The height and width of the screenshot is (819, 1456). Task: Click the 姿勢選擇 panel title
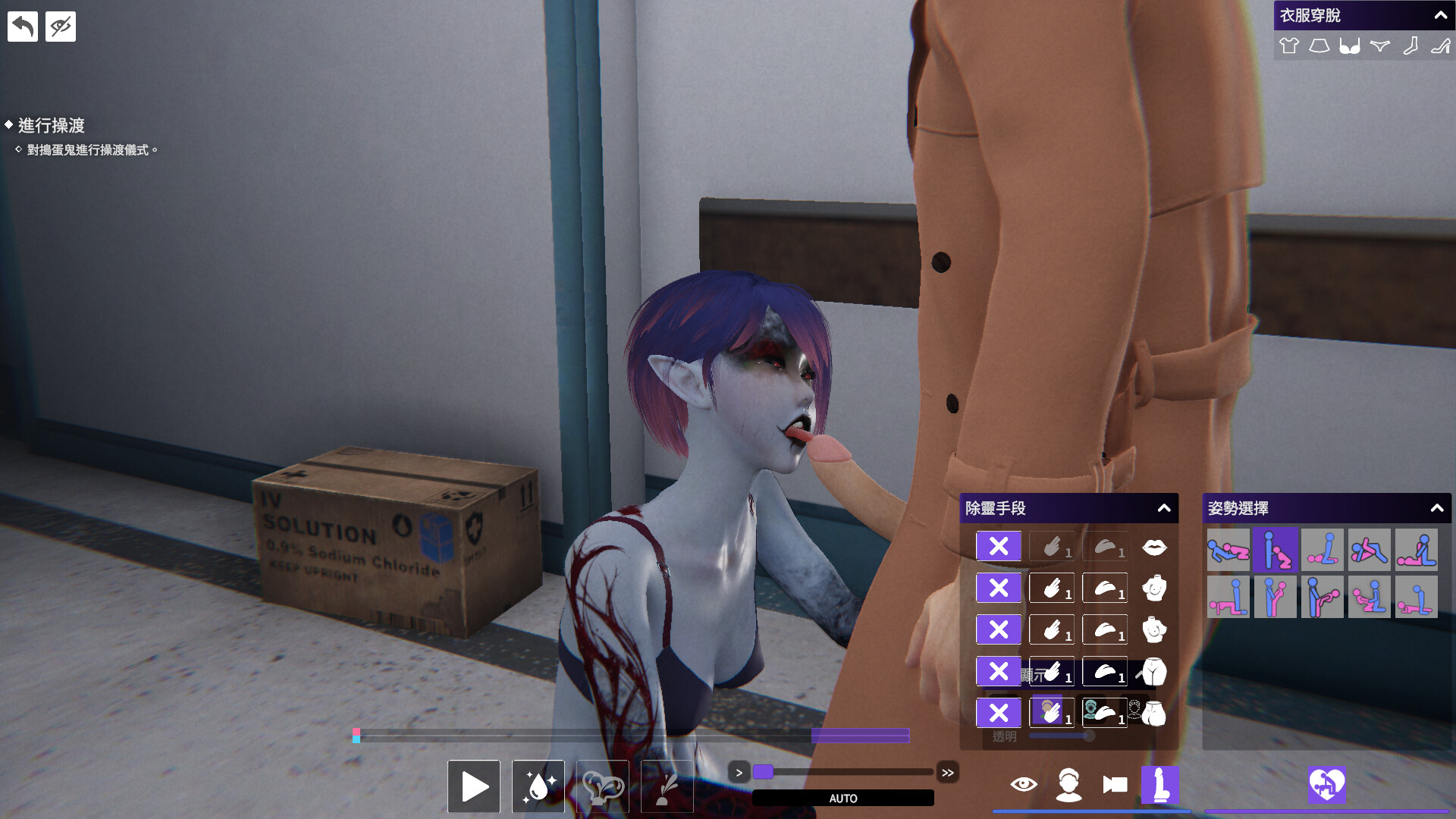click(1238, 509)
